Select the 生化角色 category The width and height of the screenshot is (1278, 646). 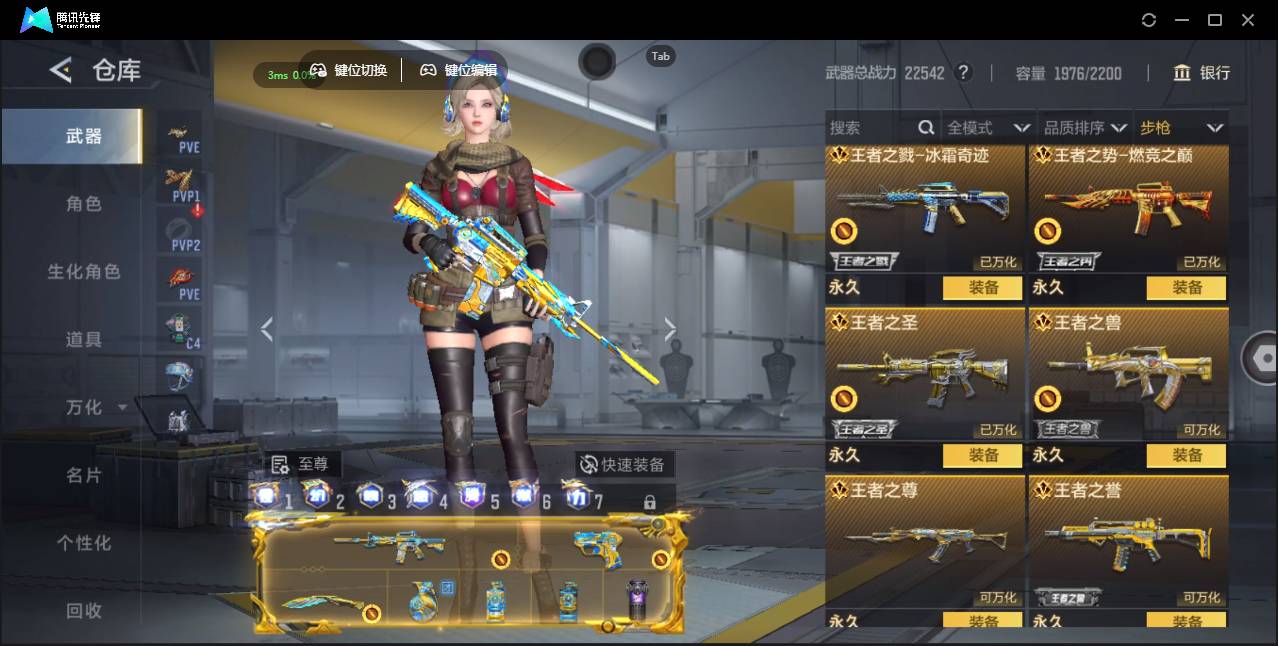(83, 272)
